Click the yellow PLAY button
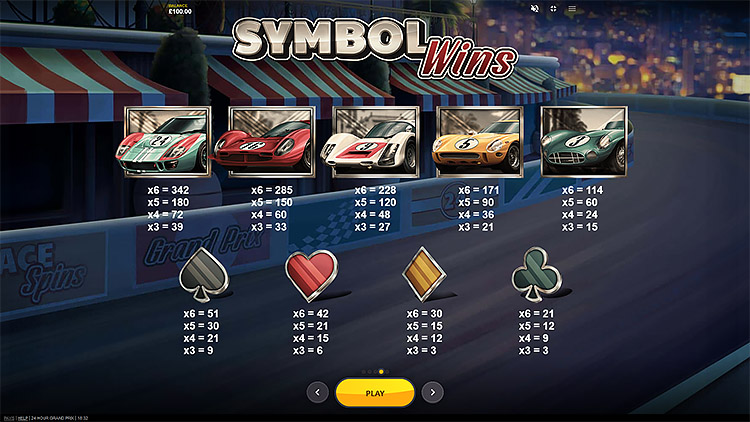This screenshot has height=422, width=750. (x=375, y=393)
